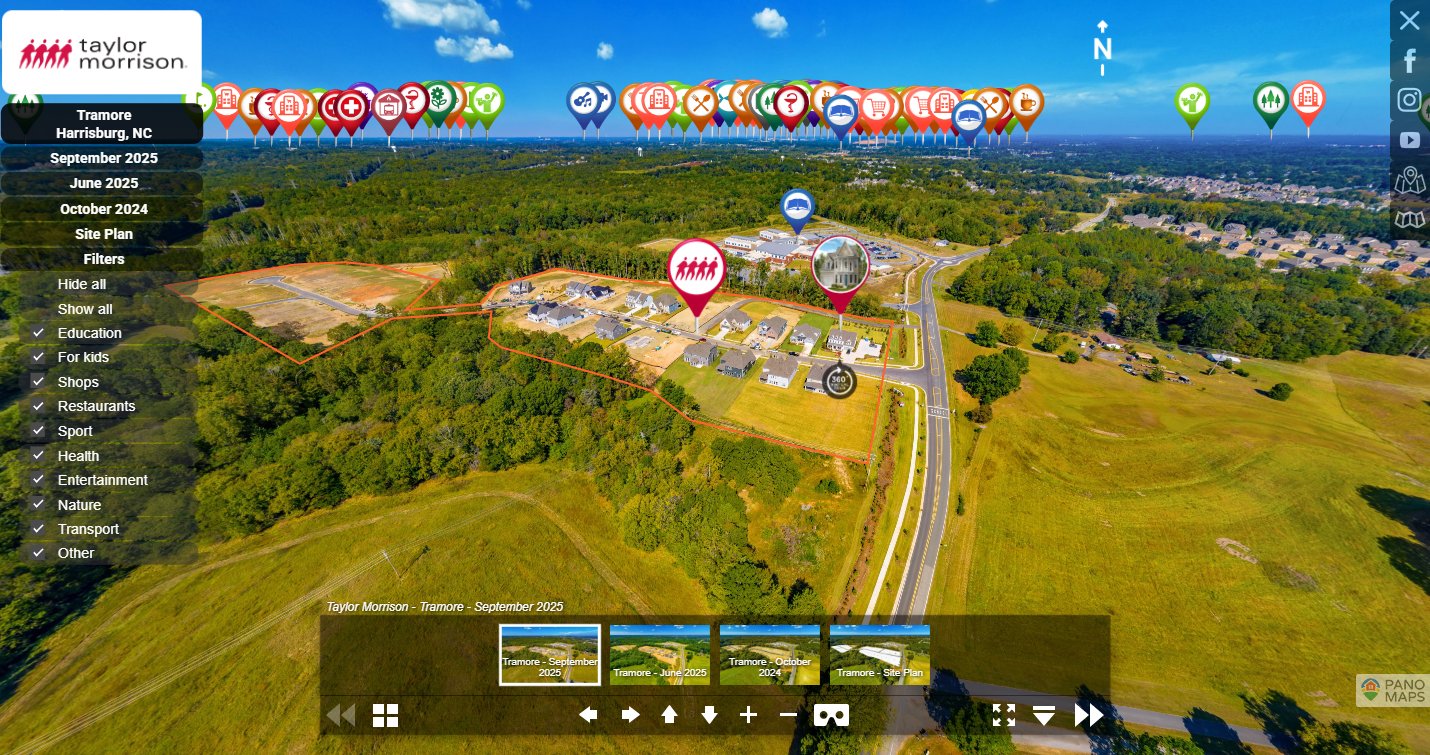The width and height of the screenshot is (1430, 755).
Task: Open the Tramore Site Plan thumbnail
Action: click(880, 655)
